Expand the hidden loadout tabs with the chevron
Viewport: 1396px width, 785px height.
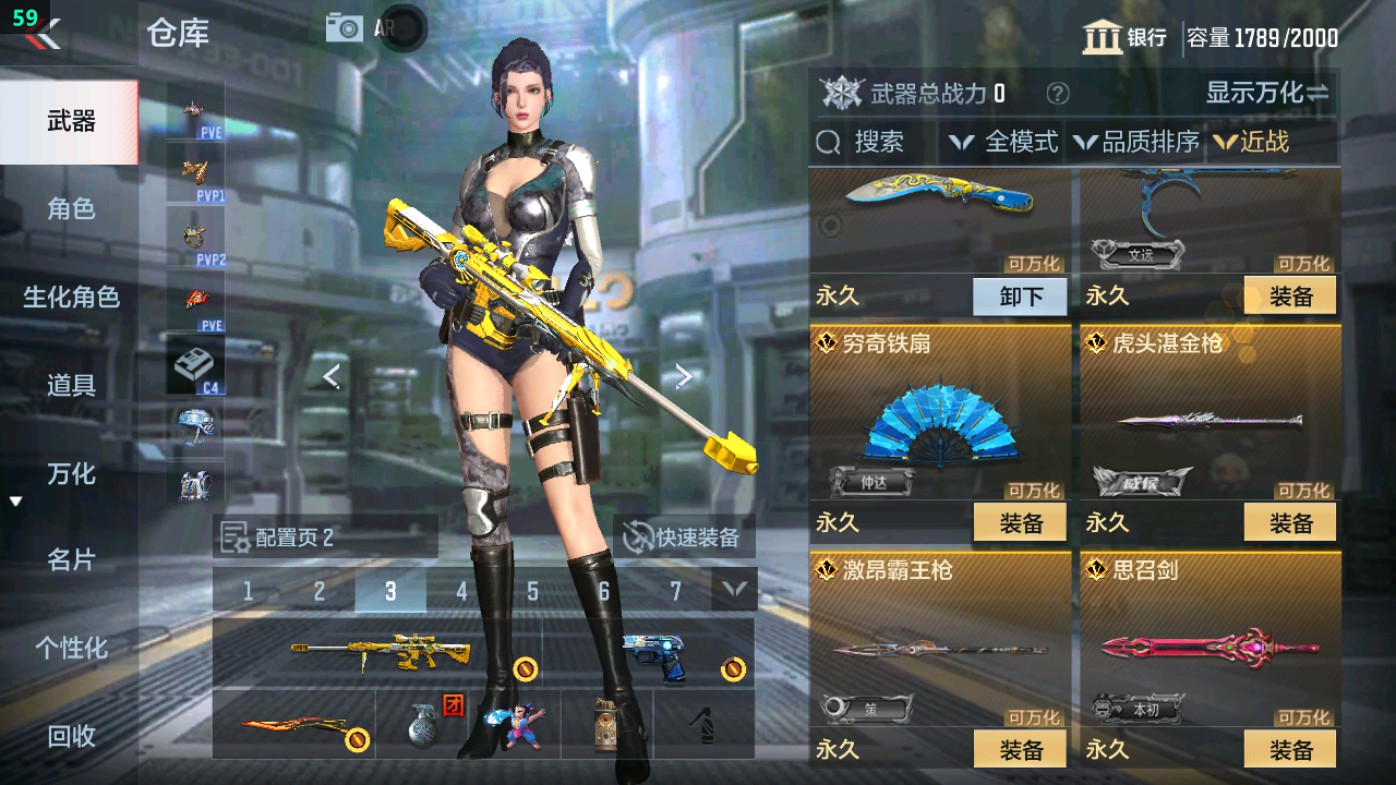tap(735, 591)
